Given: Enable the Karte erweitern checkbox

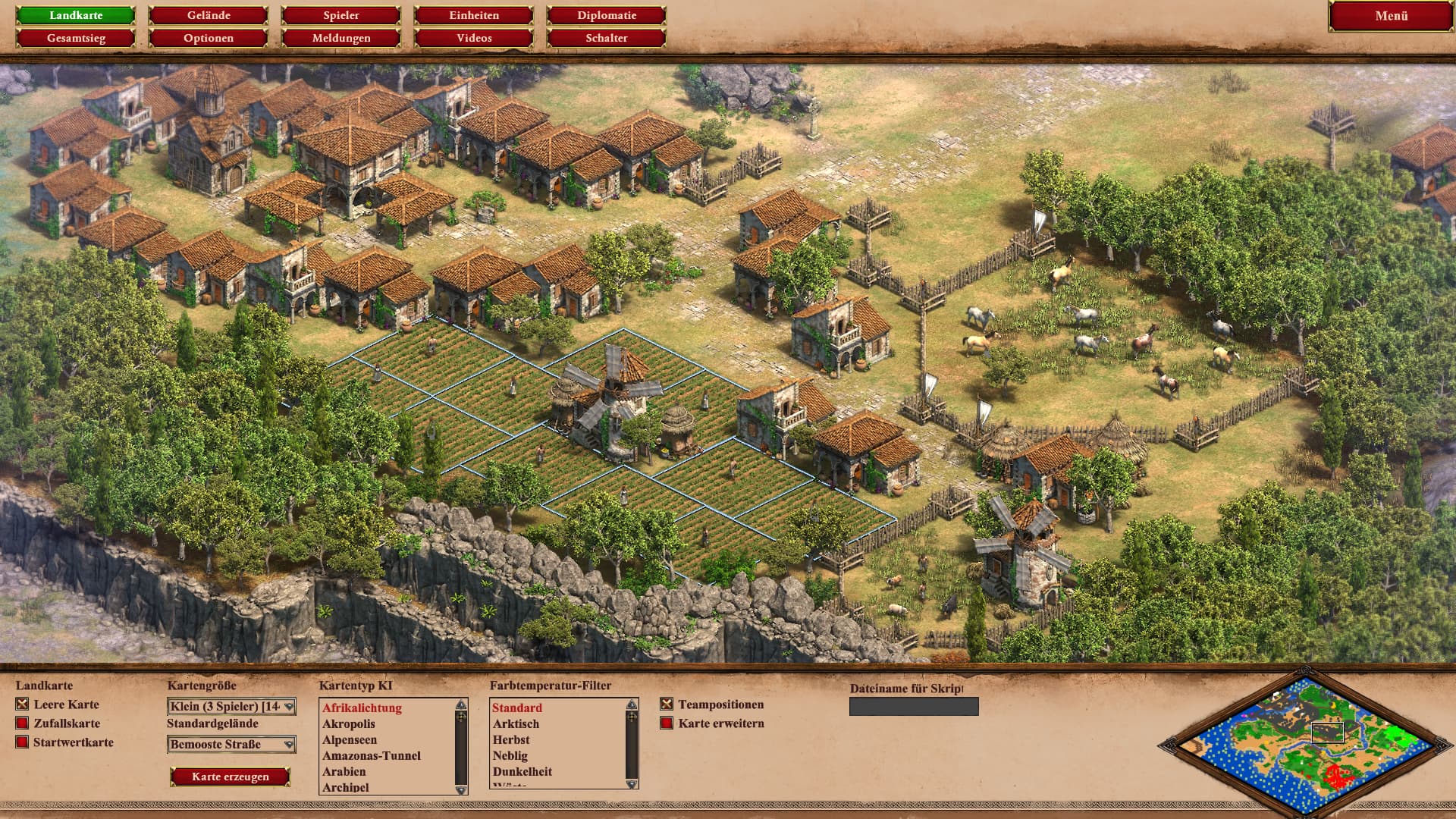Looking at the screenshot, I should pyautogui.click(x=667, y=723).
